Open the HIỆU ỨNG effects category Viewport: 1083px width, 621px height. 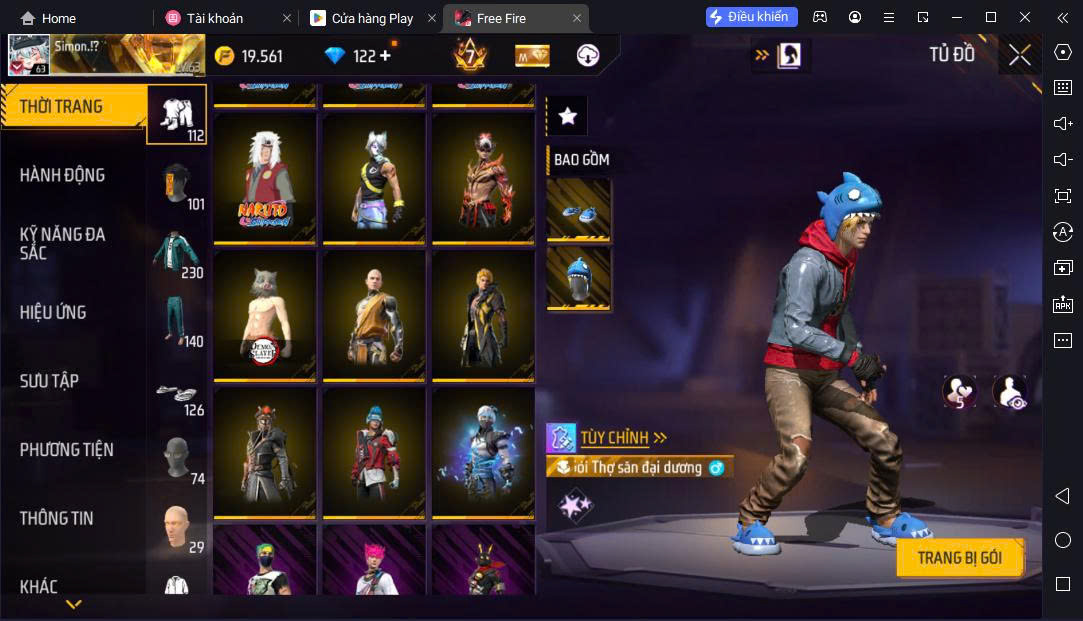pos(53,312)
